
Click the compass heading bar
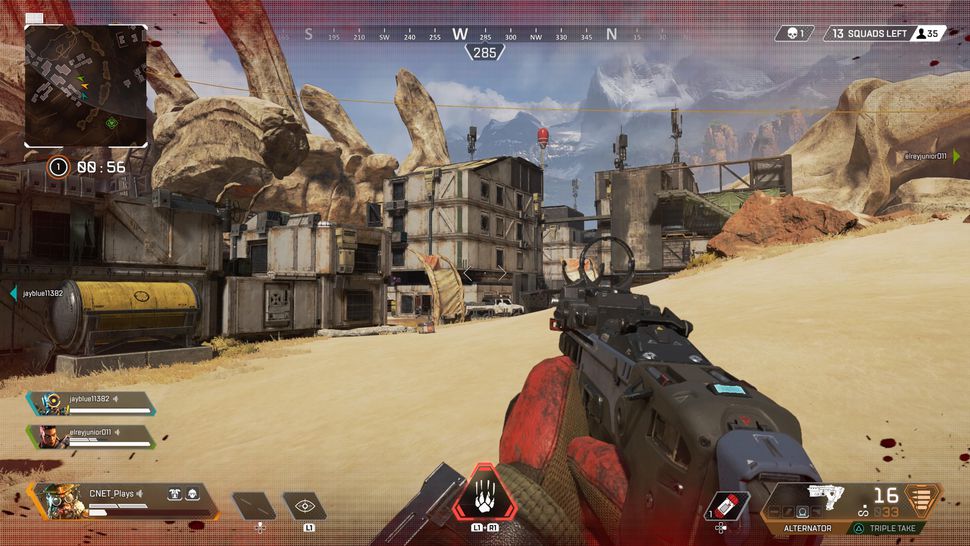484,34
